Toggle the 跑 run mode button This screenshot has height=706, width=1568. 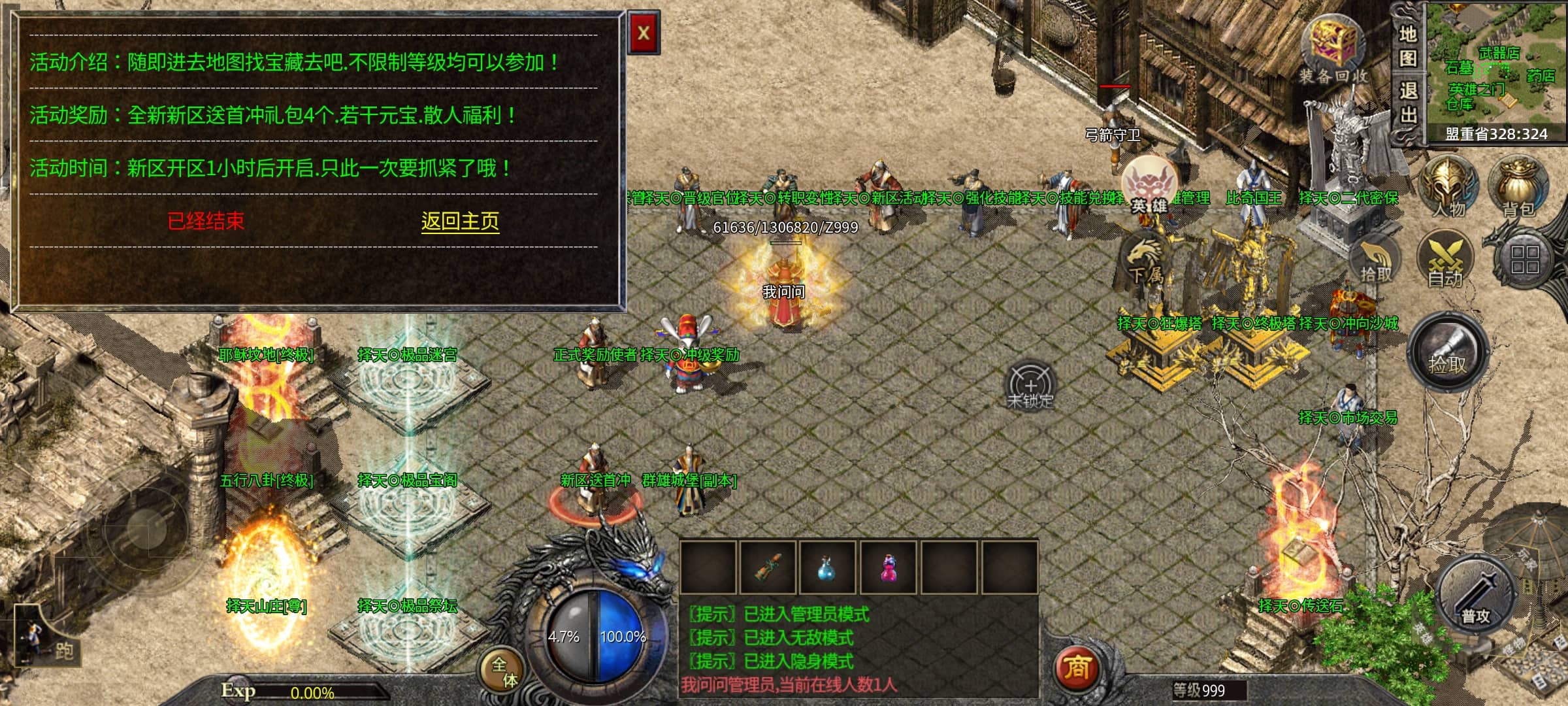click(x=46, y=641)
